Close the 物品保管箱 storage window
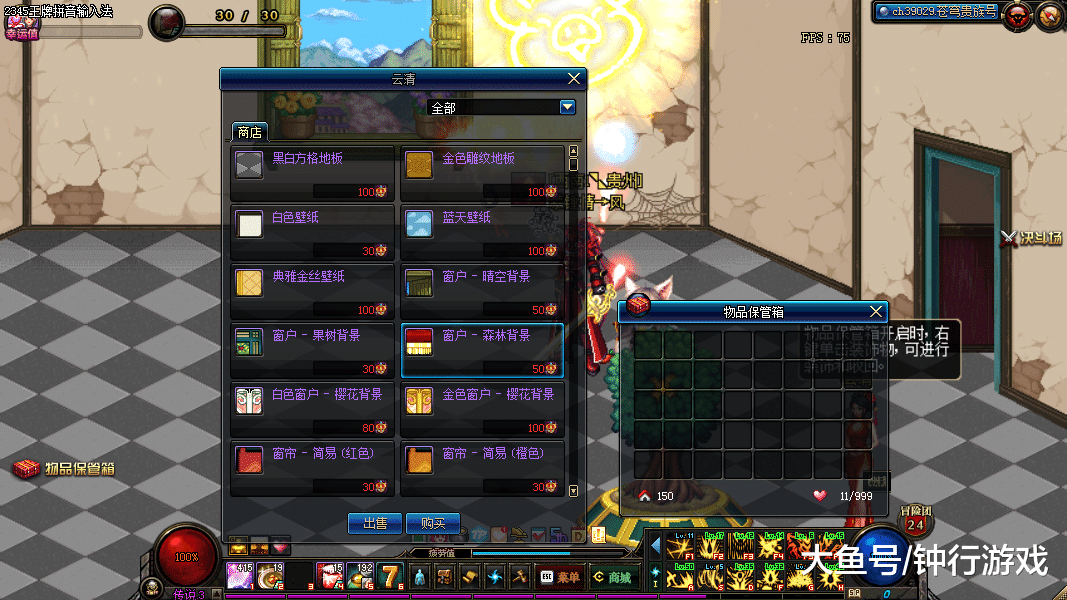Screen dimensions: 1067x600 (x=877, y=312)
